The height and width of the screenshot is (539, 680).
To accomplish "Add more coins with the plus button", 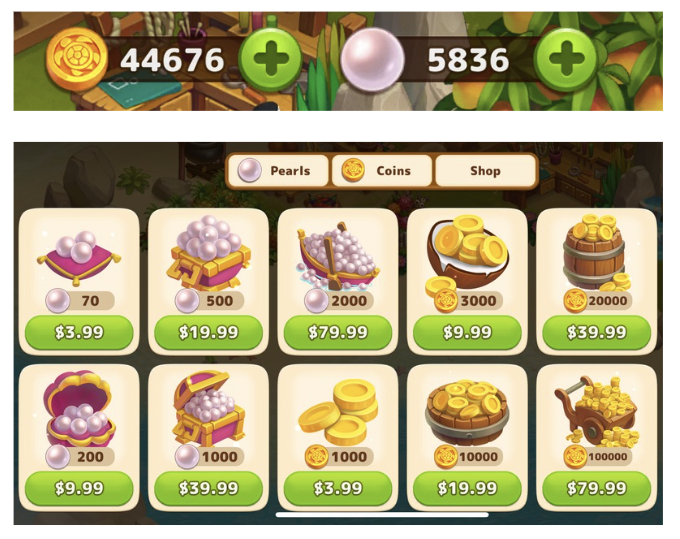I will click(x=270, y=61).
